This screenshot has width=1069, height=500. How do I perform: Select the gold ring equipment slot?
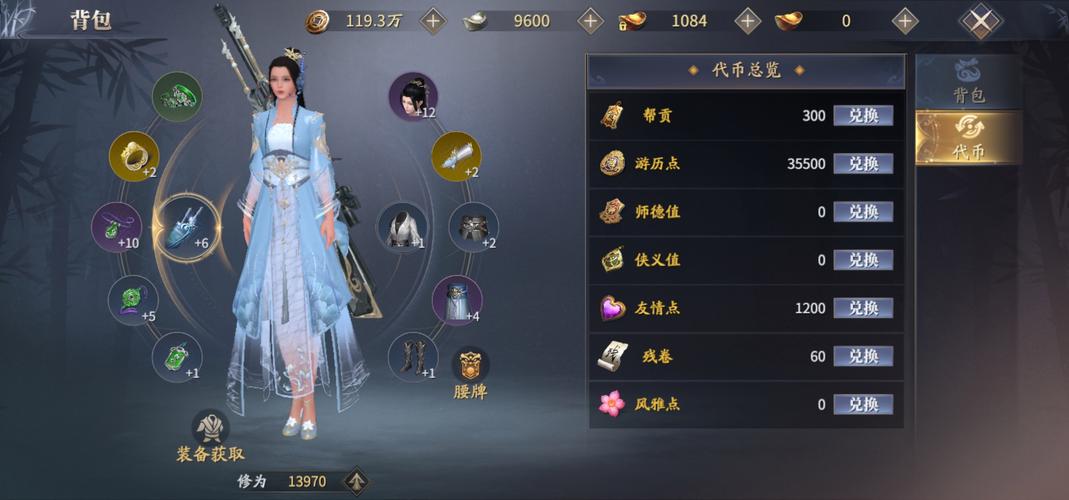[x=134, y=157]
